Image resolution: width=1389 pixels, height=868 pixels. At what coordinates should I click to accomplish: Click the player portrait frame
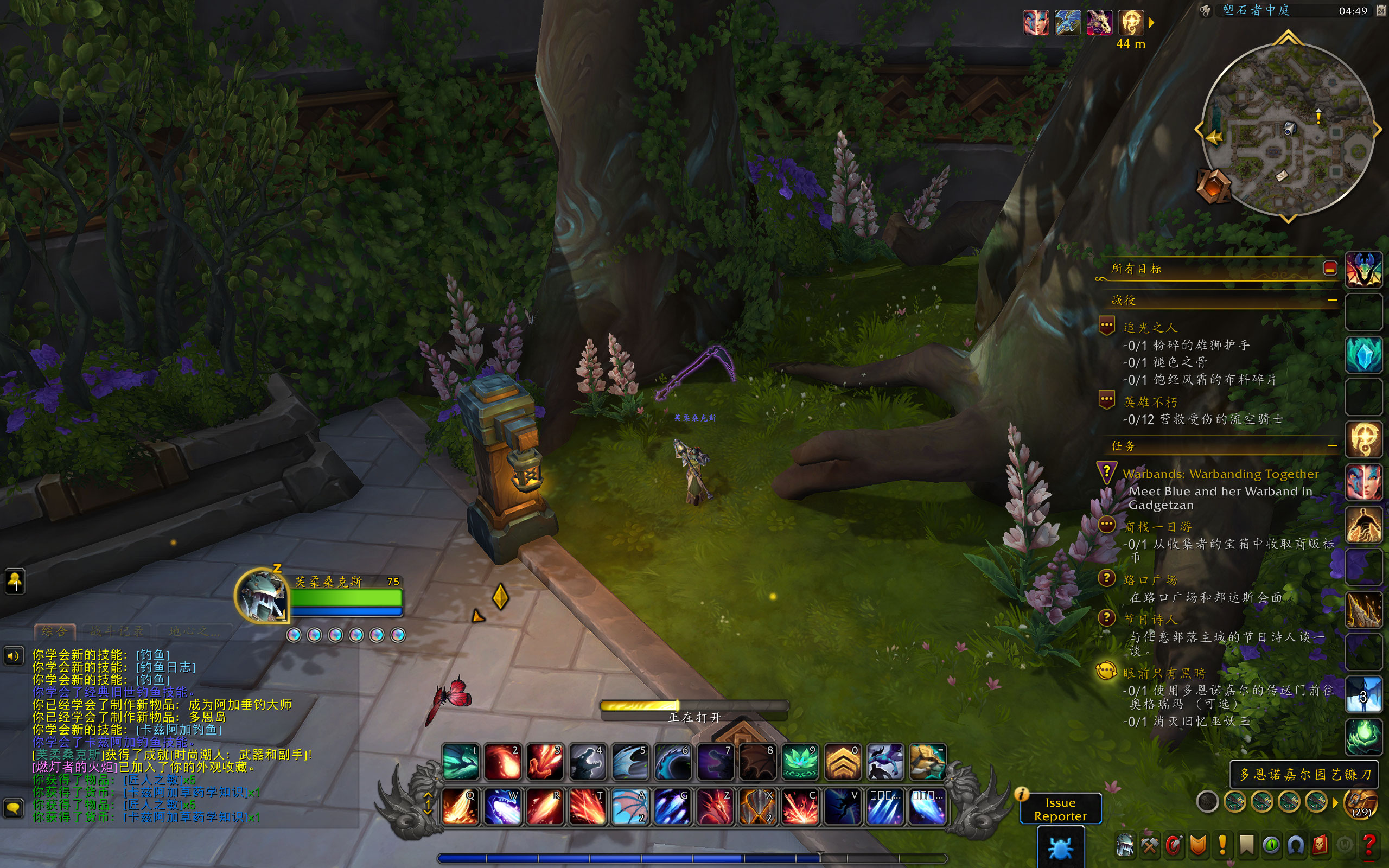pos(261,596)
